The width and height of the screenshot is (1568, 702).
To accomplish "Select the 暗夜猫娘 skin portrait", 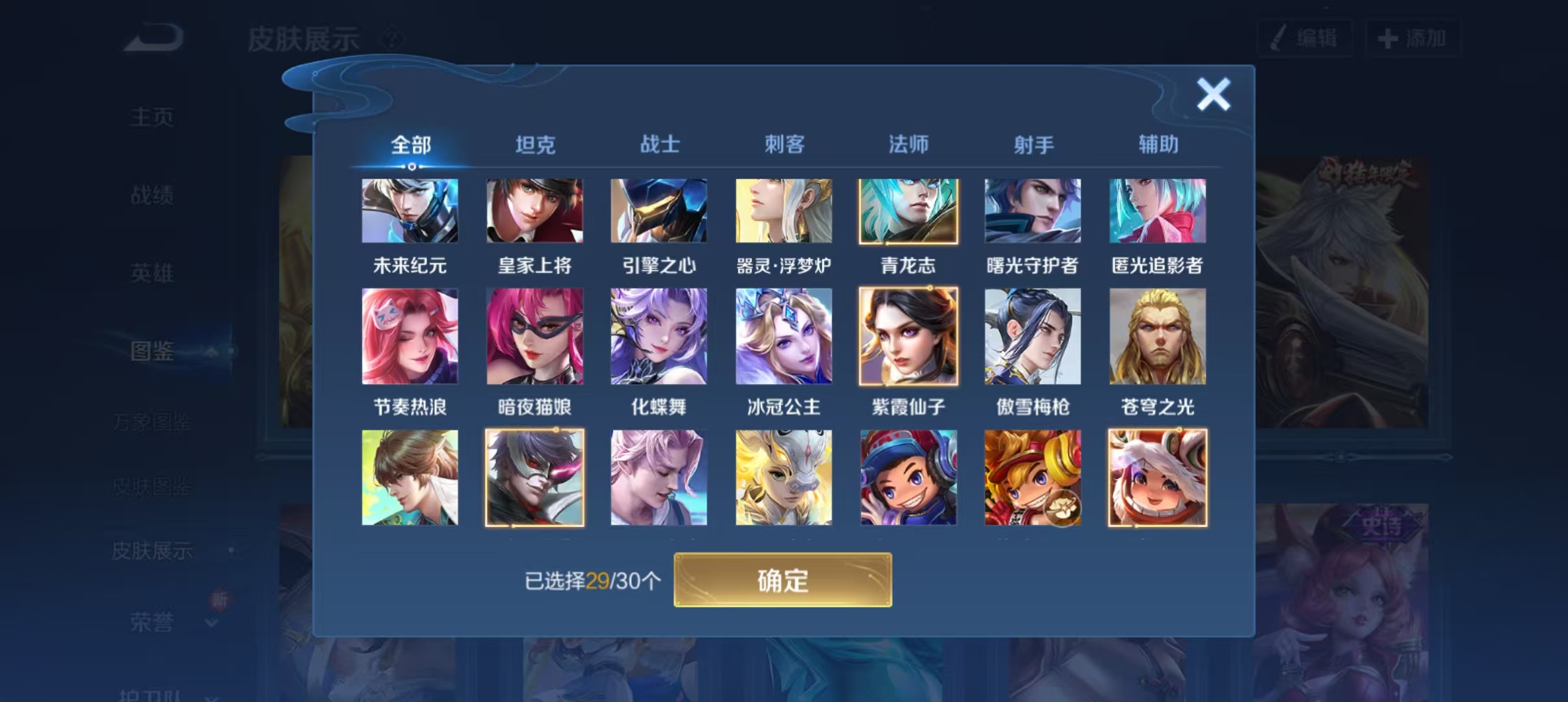I will click(x=535, y=335).
